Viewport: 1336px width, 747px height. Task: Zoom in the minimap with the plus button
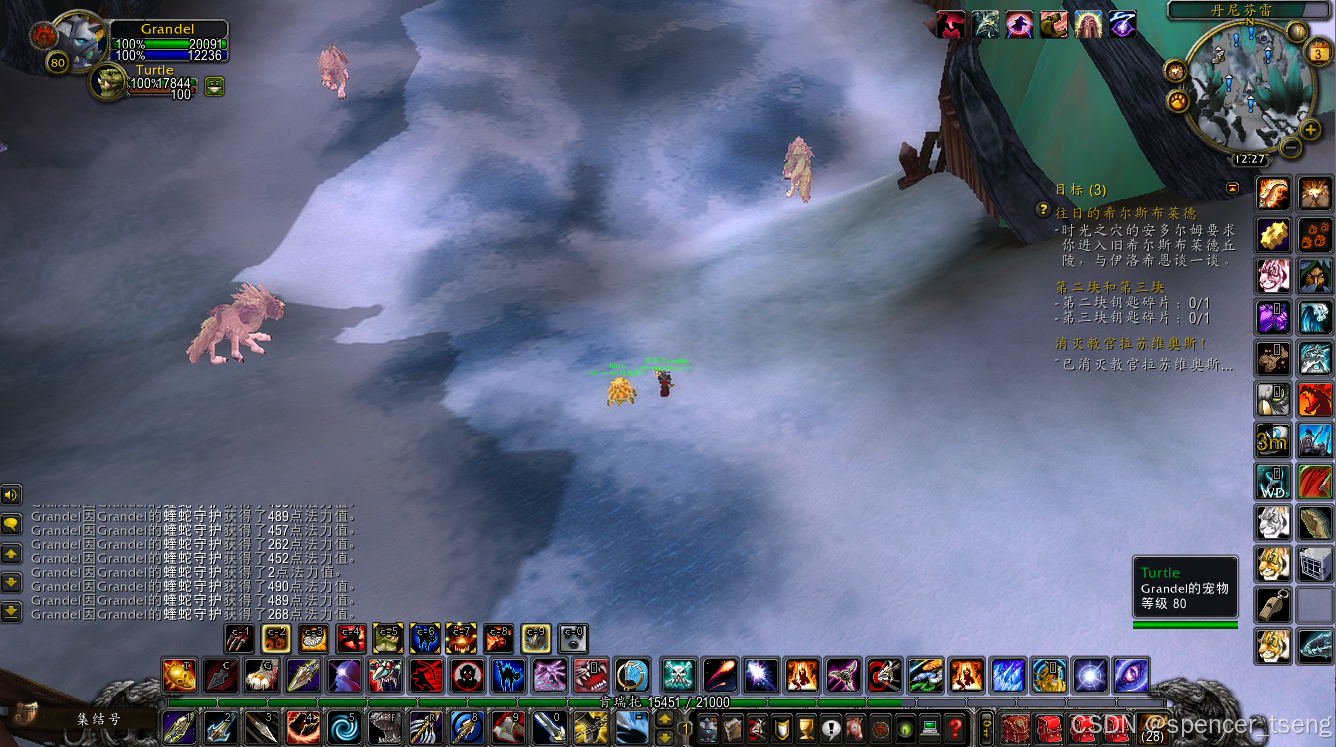click(x=1310, y=129)
